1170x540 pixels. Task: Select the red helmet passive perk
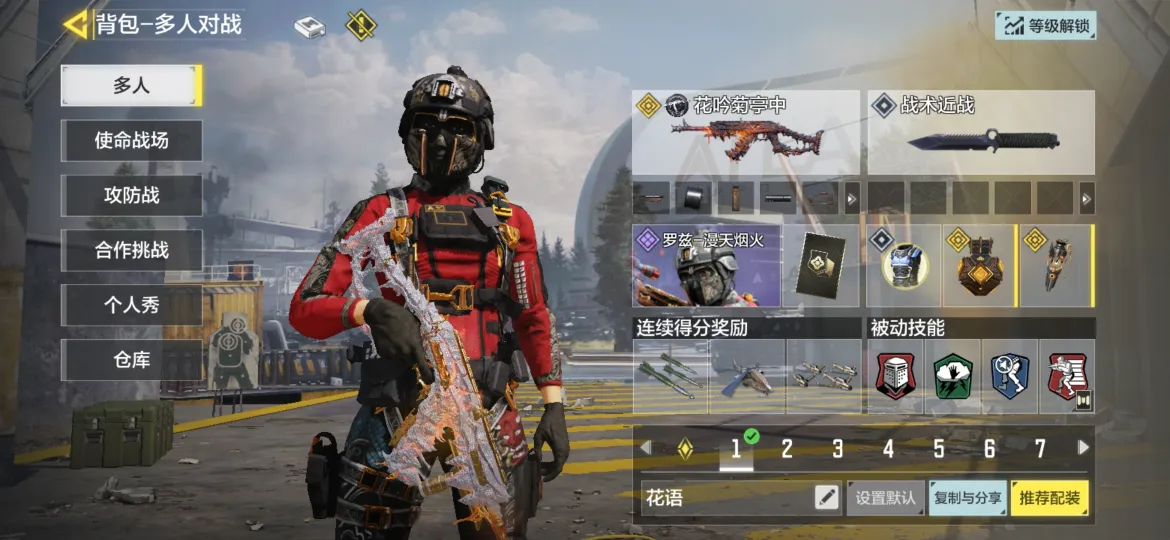[x=896, y=377]
